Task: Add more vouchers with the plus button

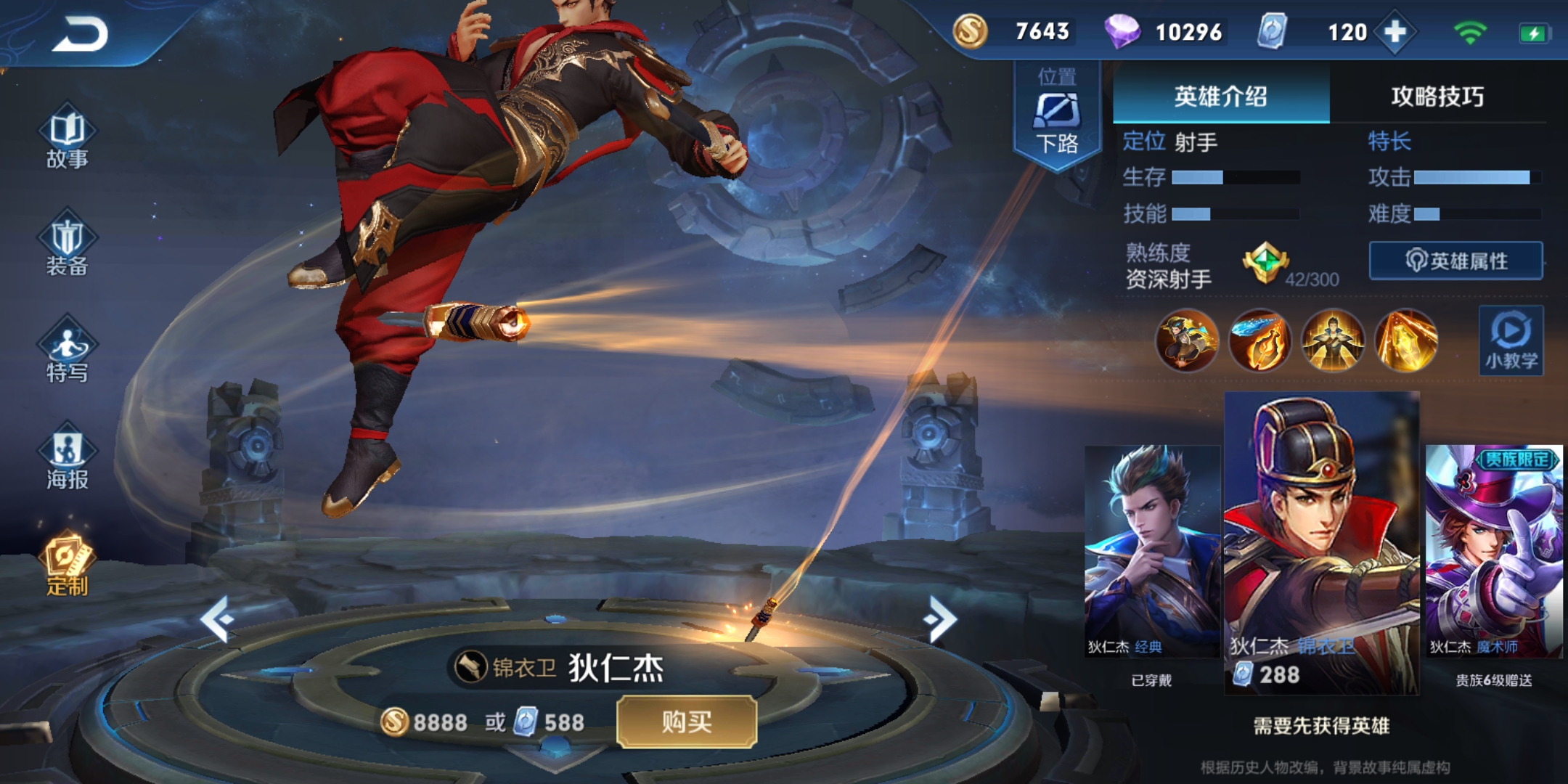Action: pos(1395,32)
